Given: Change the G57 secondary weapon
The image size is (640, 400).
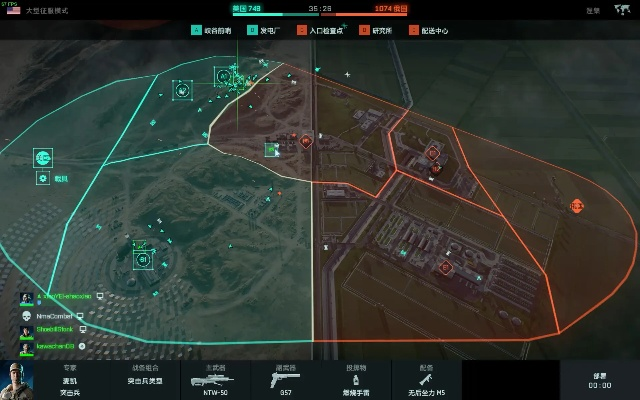Looking at the screenshot, I should 287,379.
